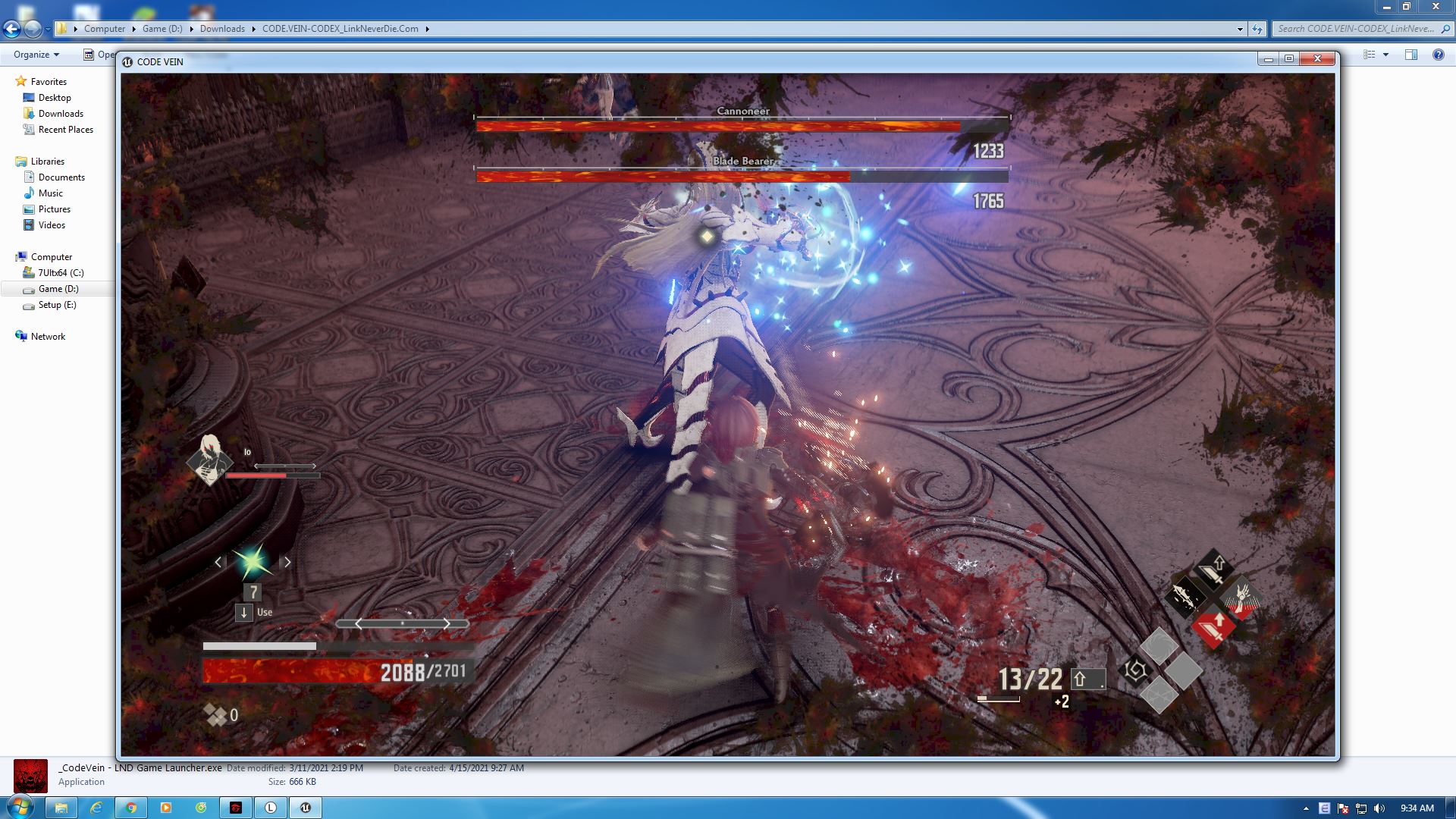
Task: Click the Action Center flag icon
Action: (1342, 808)
